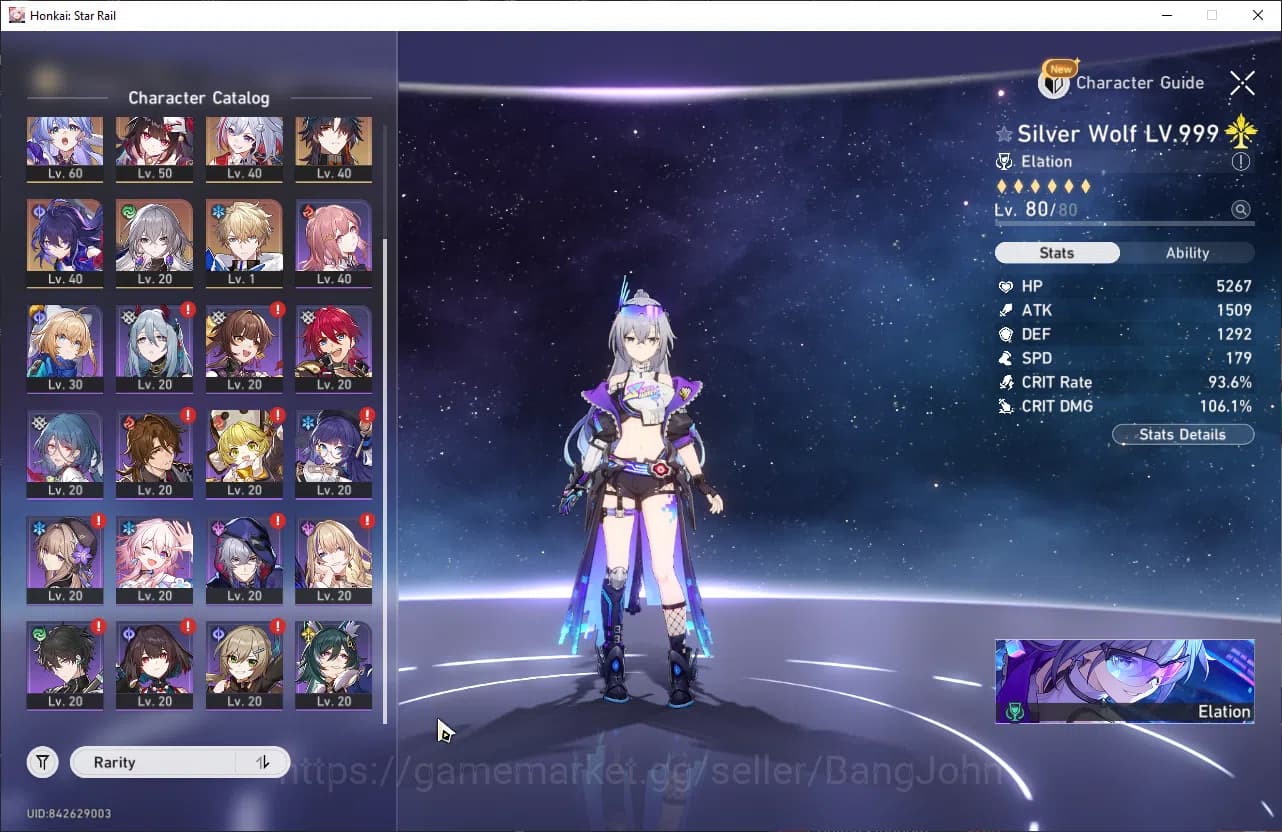This screenshot has height=832, width=1282.
Task: Click the magnifier icon beside Lv. 80/80
Action: [1241, 210]
